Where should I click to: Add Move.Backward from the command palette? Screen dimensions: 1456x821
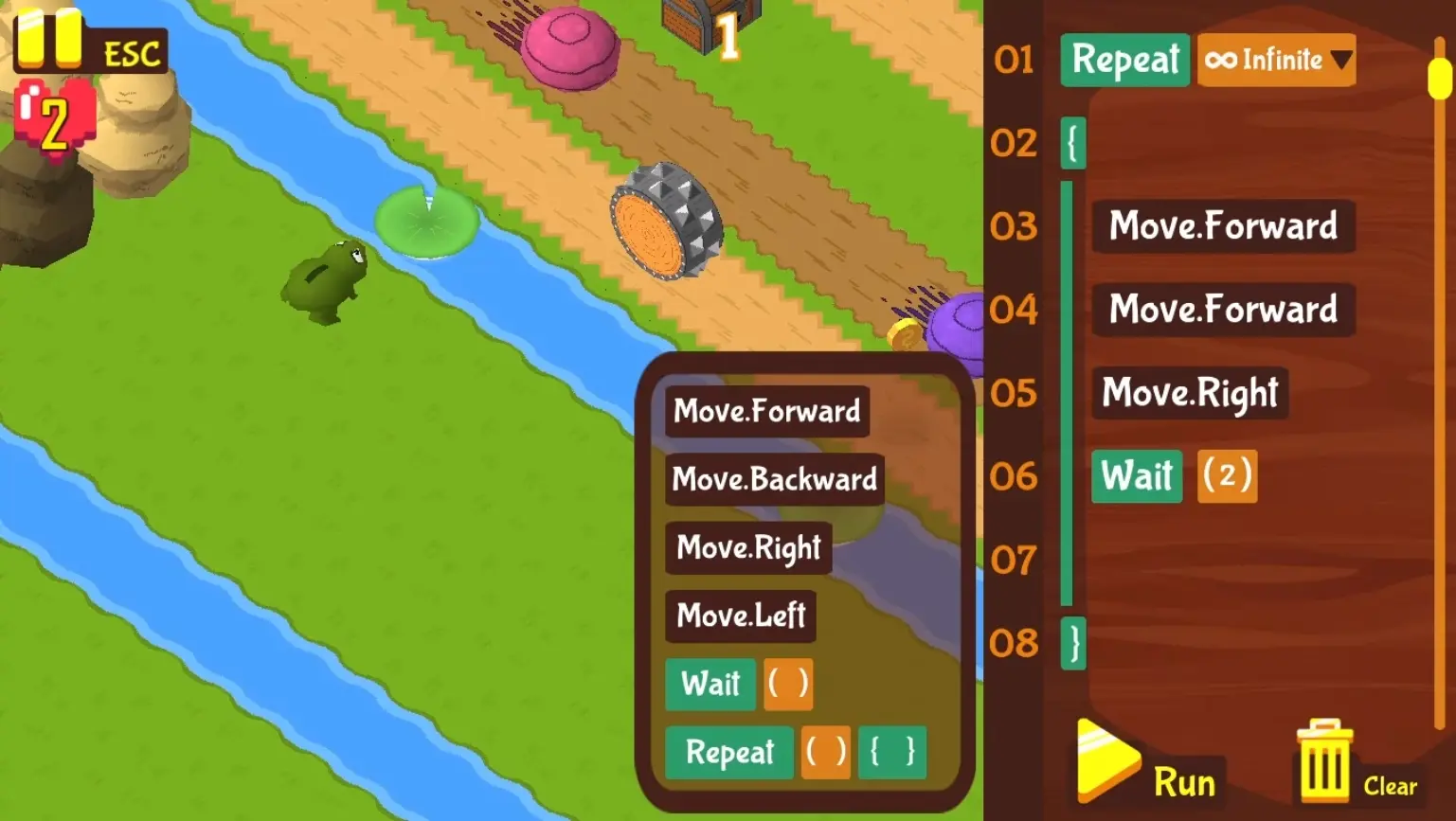pos(774,479)
